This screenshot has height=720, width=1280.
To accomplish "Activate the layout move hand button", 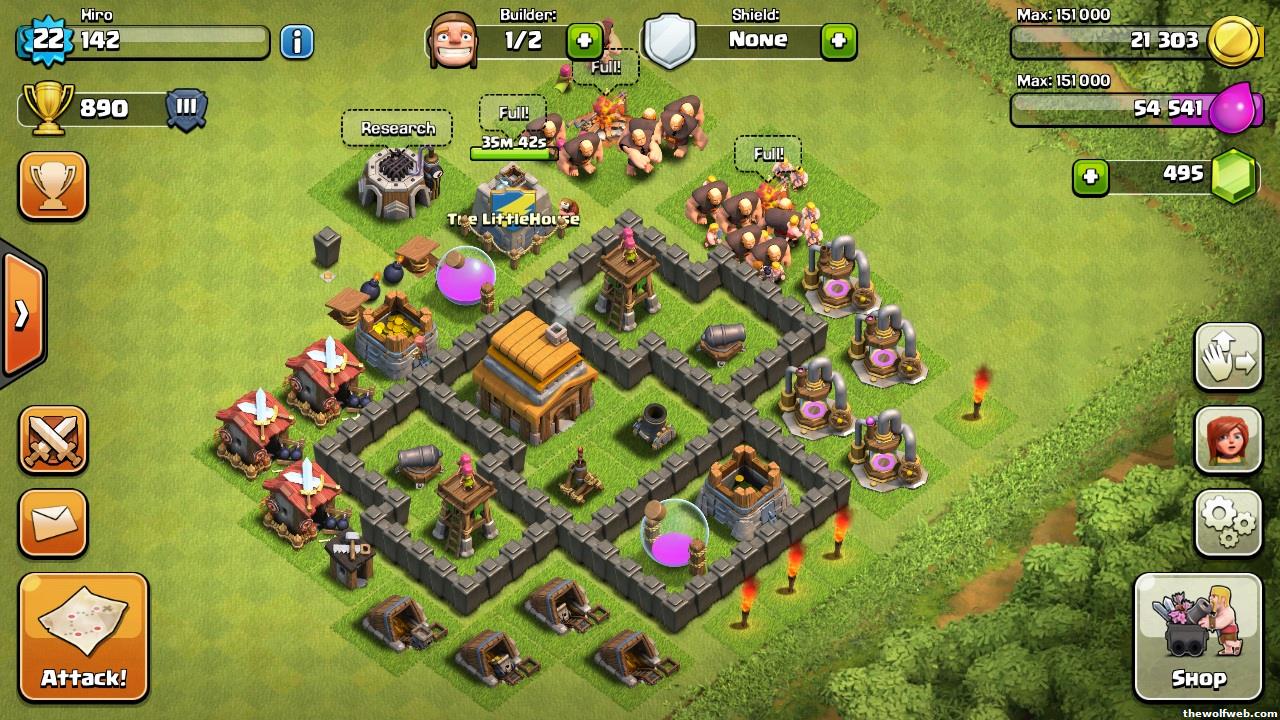I will click(x=1228, y=357).
